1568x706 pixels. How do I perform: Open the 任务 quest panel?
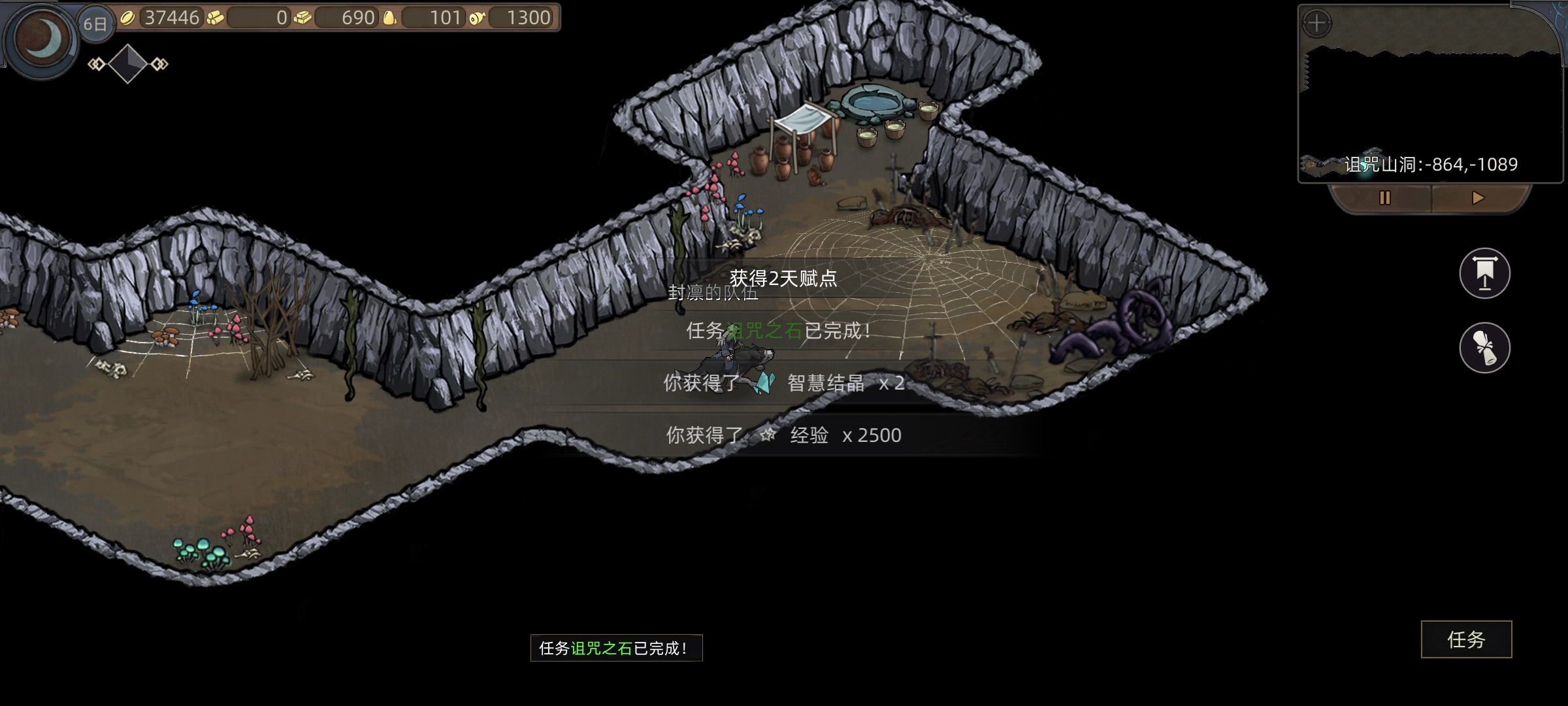(1466, 639)
